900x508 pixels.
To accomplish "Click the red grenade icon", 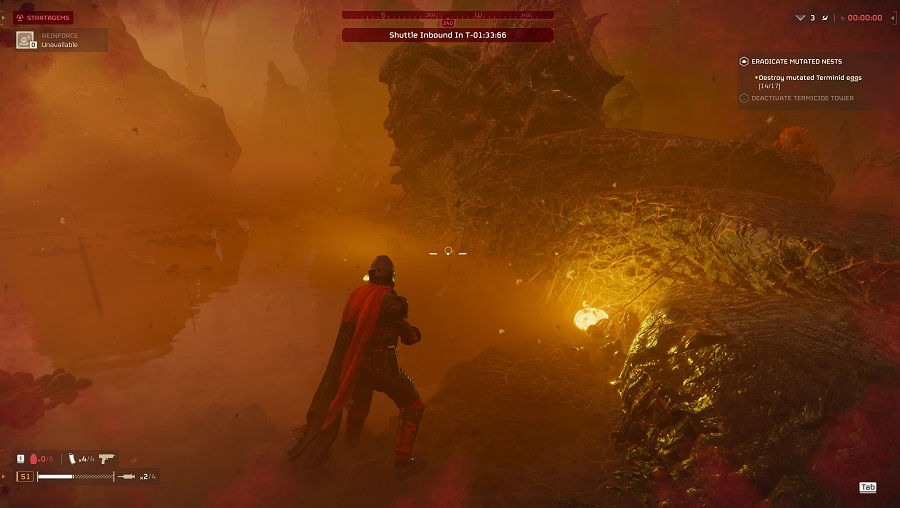I will click(35, 458).
